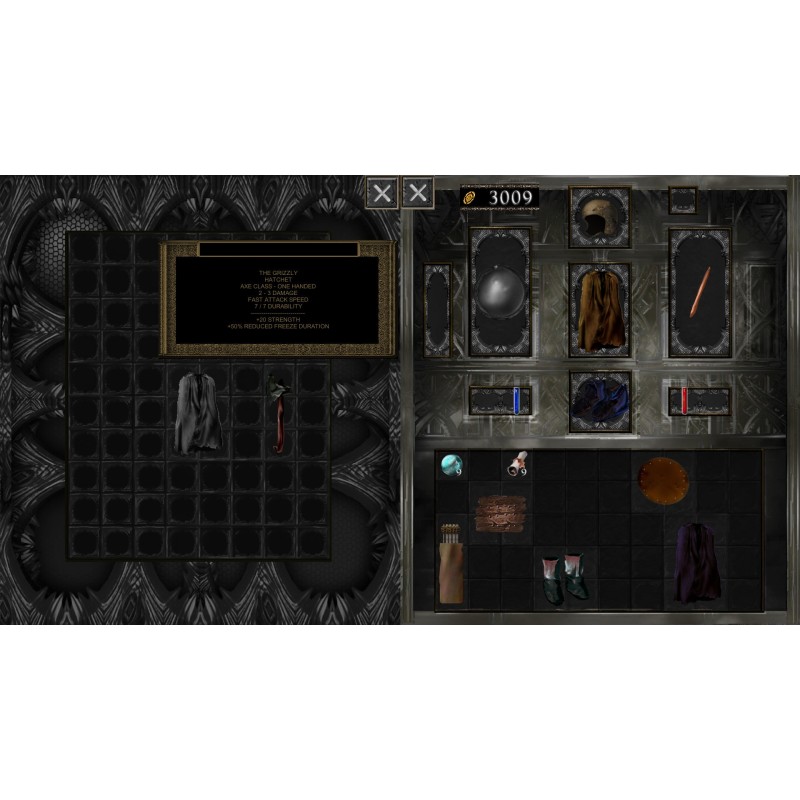Select the equipped dark blue boots
This screenshot has height=800, width=800.
pos(600,401)
